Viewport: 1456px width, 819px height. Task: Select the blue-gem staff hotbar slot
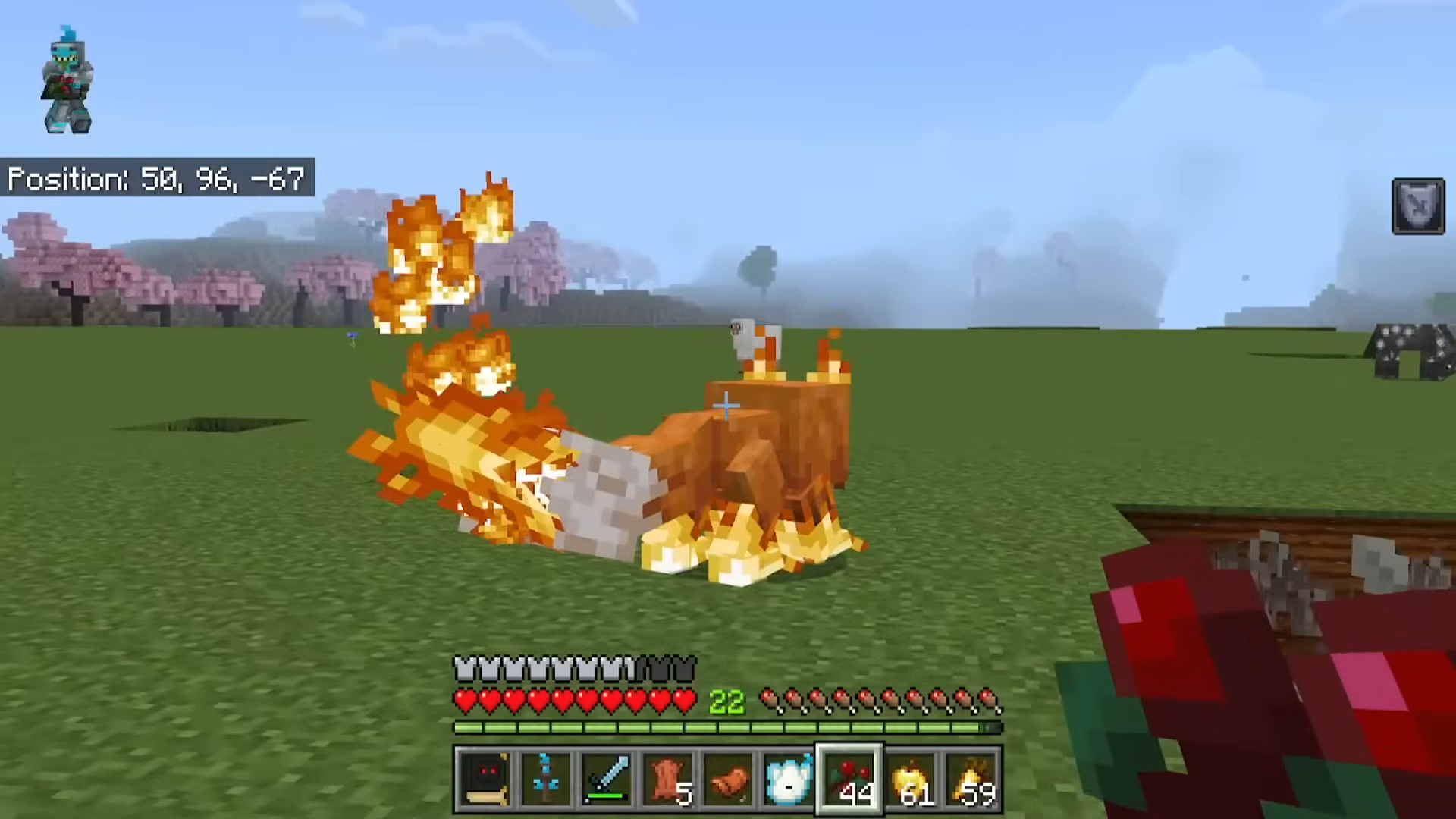pyautogui.click(x=545, y=780)
